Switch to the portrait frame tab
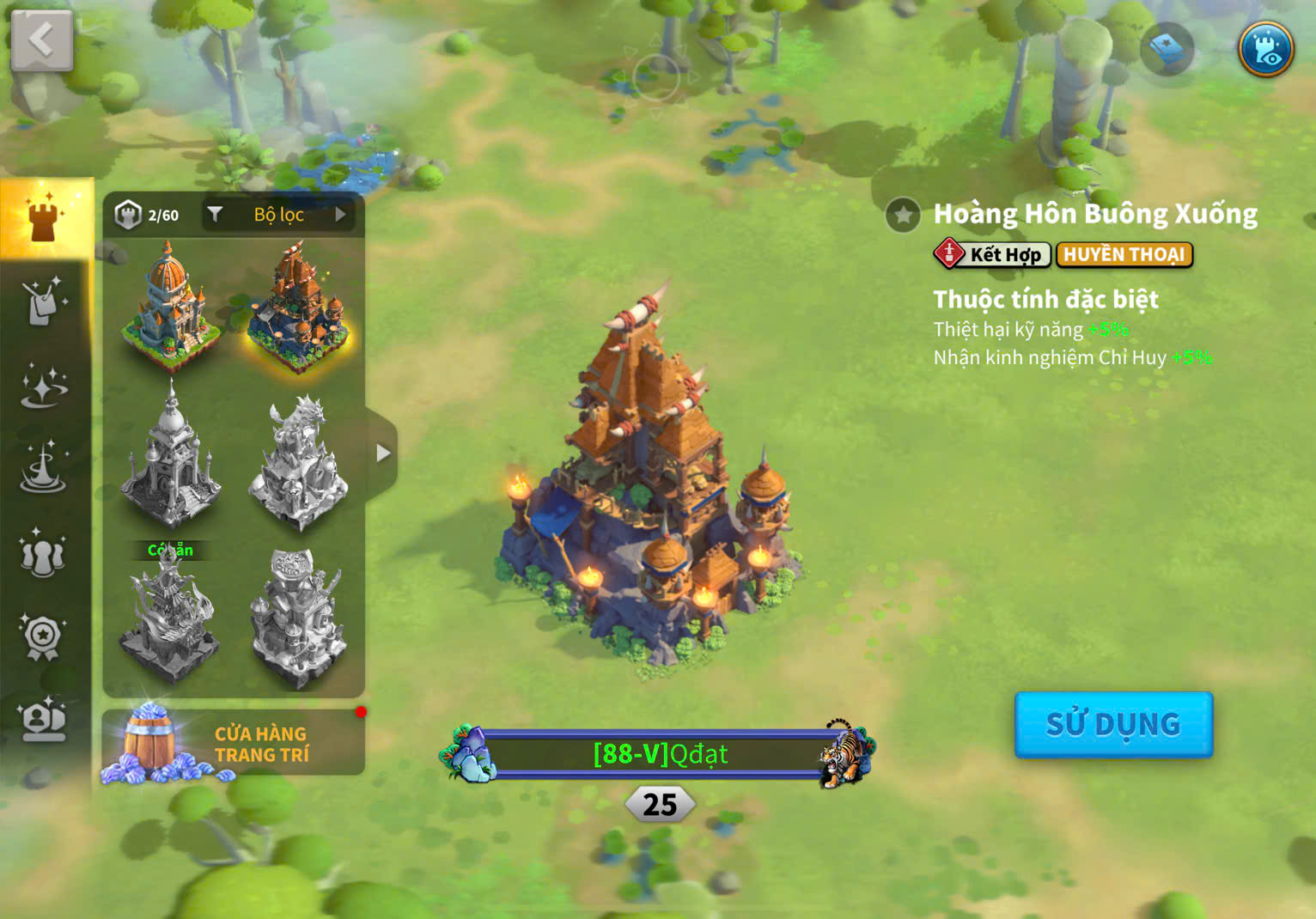This screenshot has height=919, width=1316. point(43,720)
